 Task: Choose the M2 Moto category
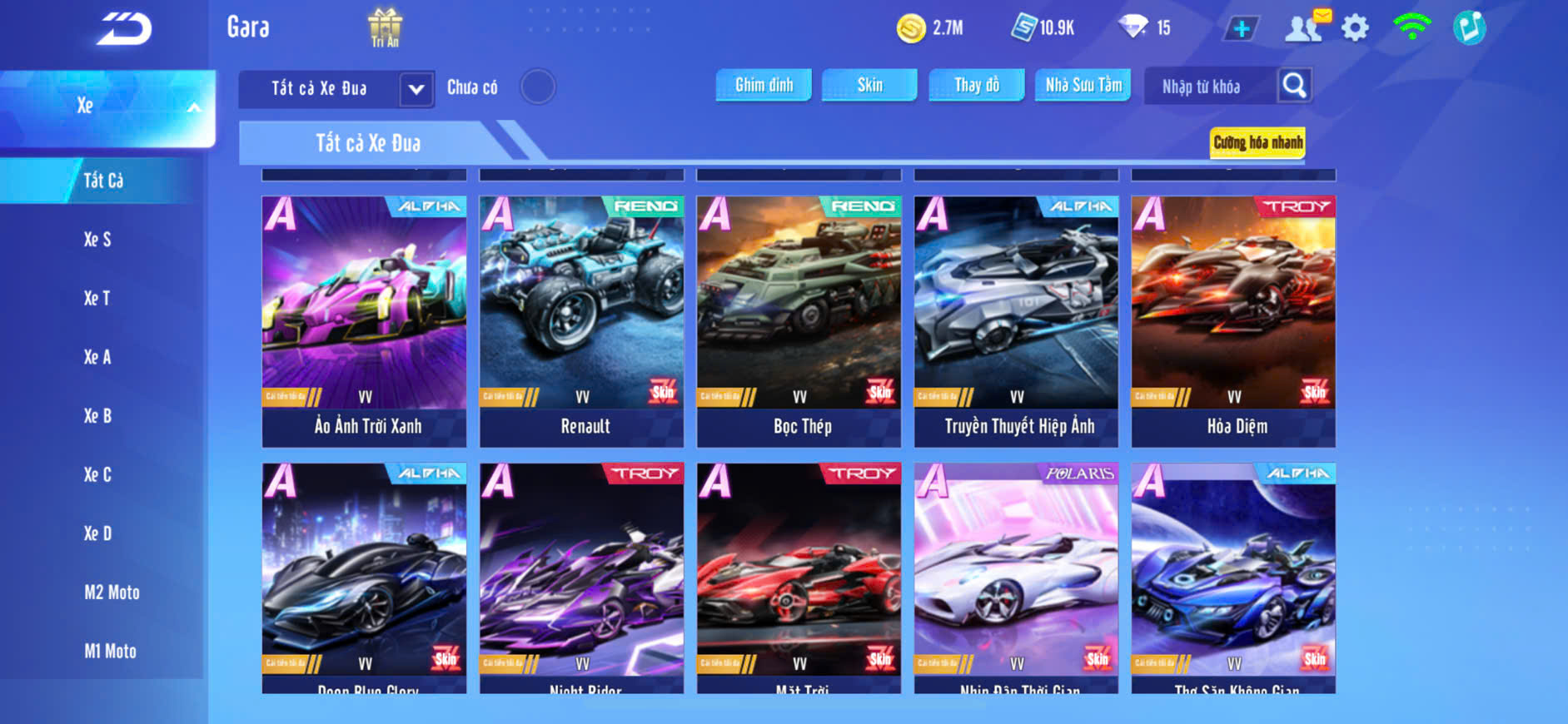(112, 593)
